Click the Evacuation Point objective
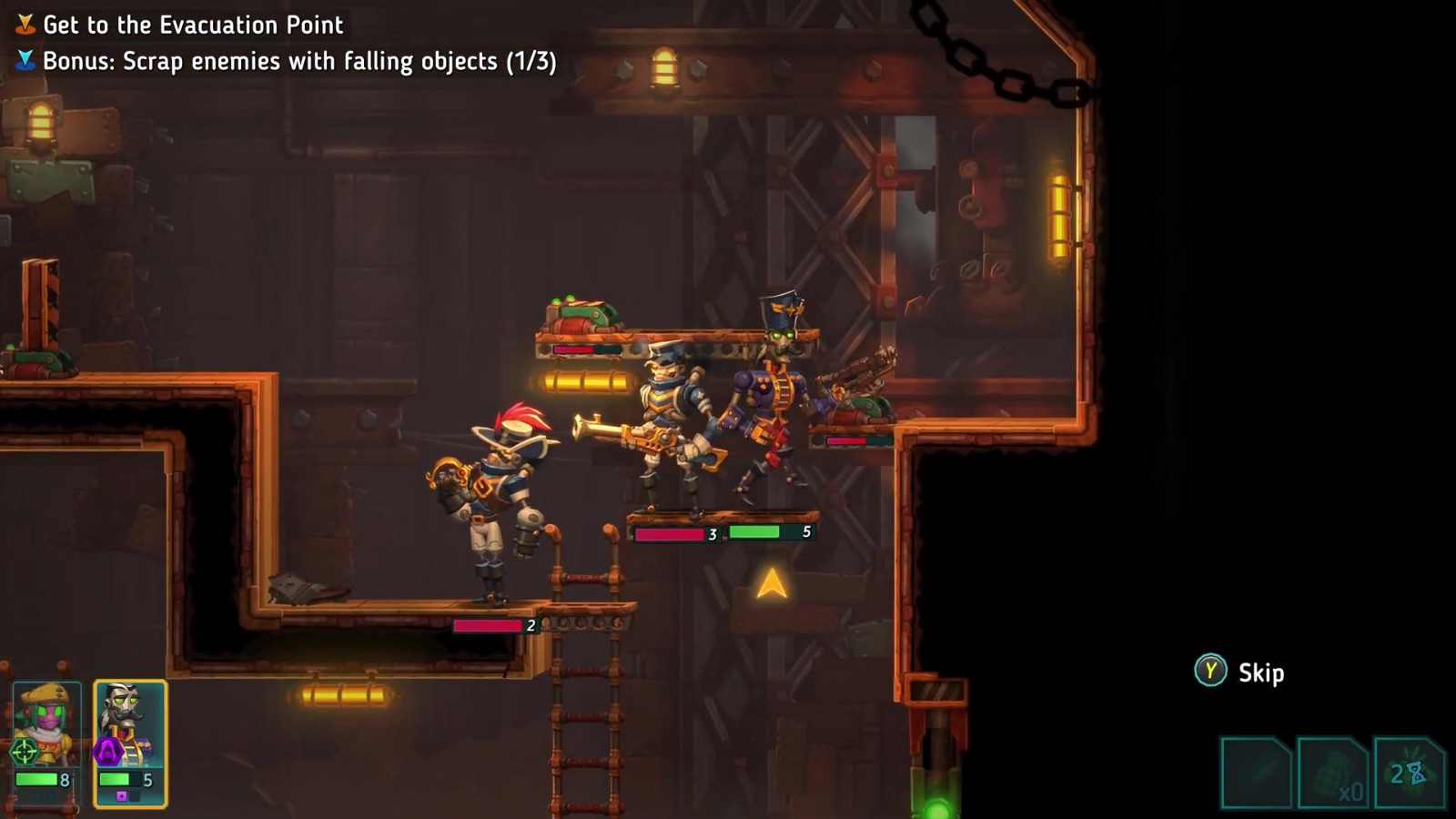The image size is (1456, 819). coord(193,25)
